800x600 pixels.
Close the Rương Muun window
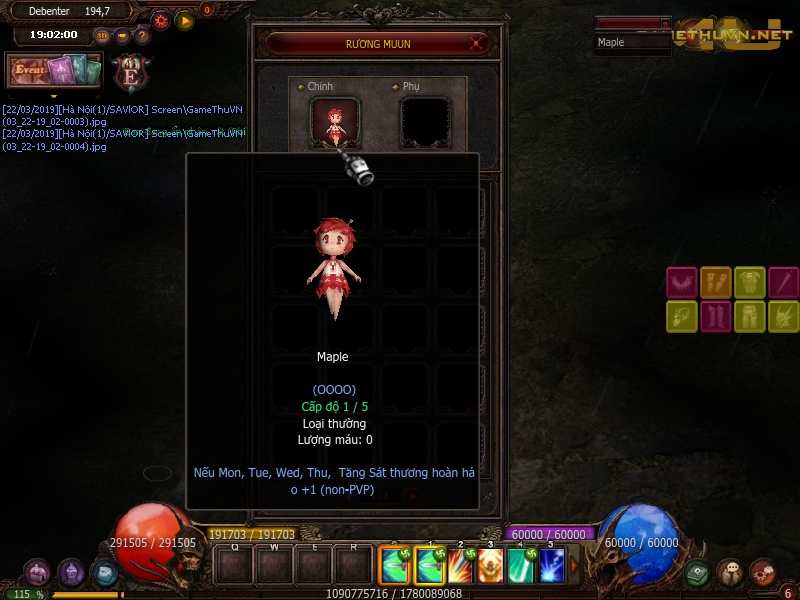(x=478, y=43)
